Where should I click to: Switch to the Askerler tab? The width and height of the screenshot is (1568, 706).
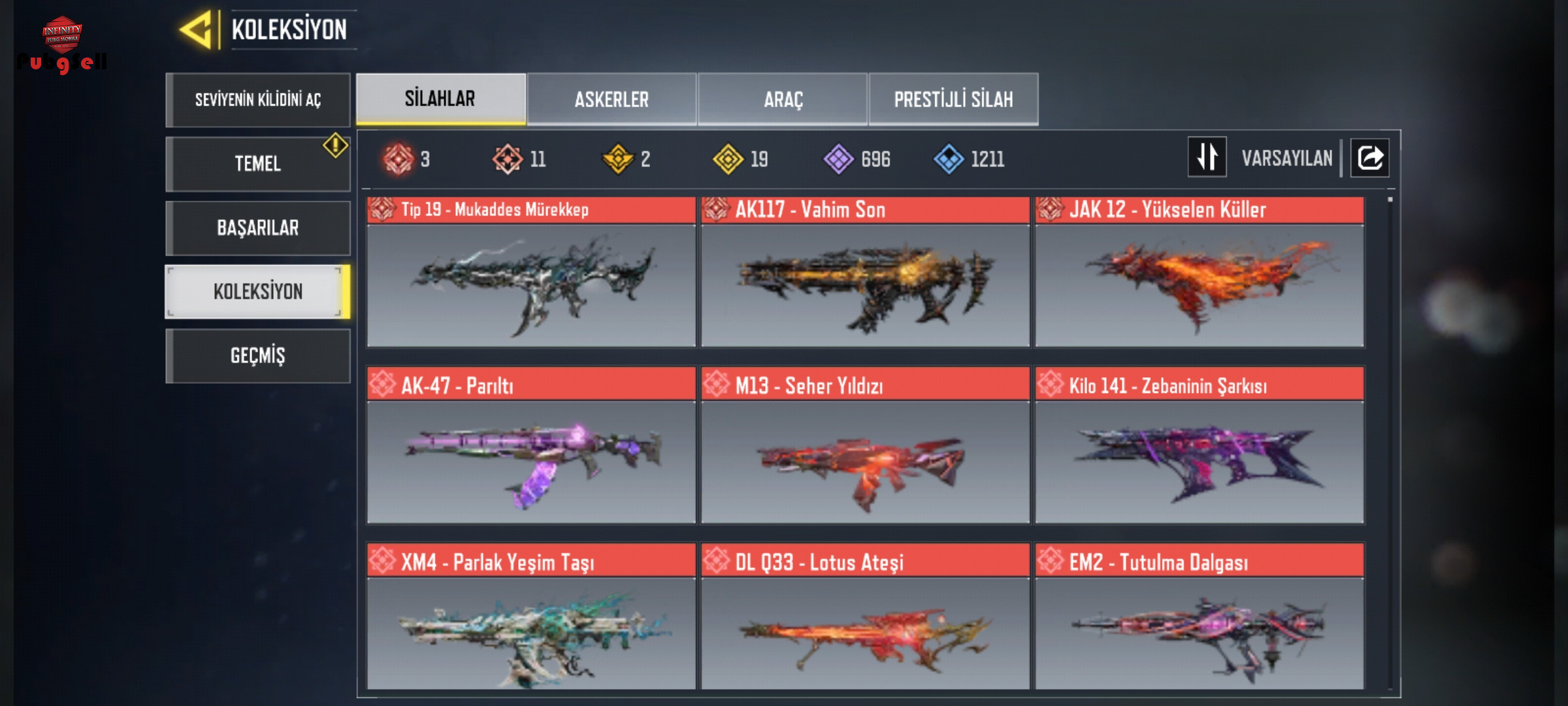click(612, 99)
